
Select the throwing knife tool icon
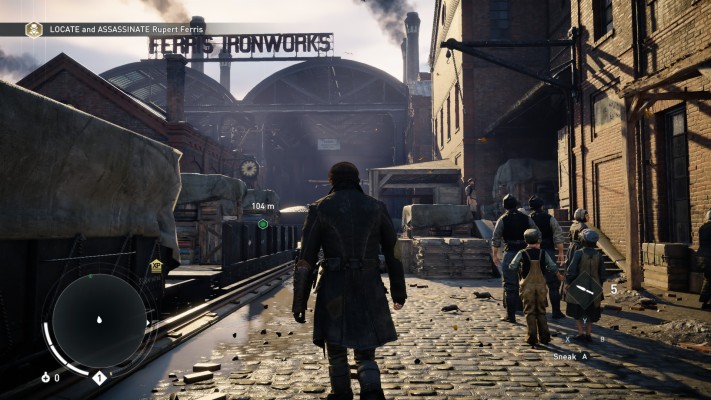[584, 289]
